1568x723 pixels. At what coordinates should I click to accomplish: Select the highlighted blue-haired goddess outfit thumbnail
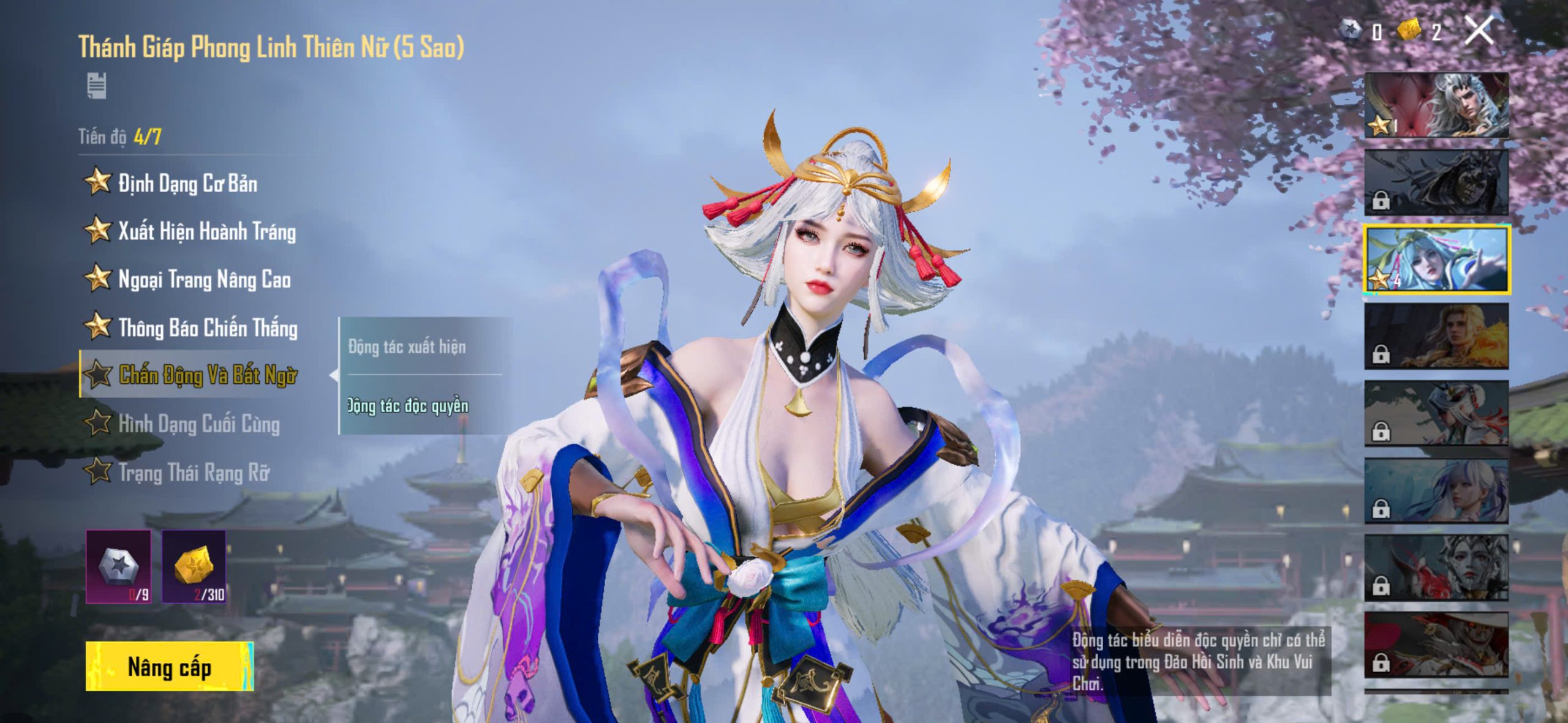click(x=1436, y=260)
